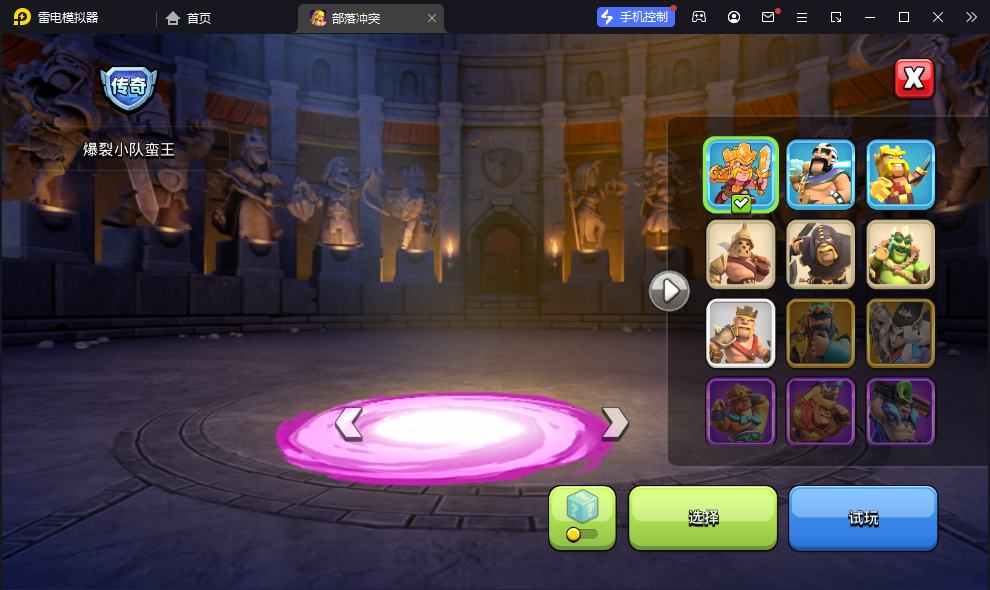Open the 首页 home tab in the emulator
Image resolution: width=990 pixels, height=590 pixels.
(x=189, y=18)
